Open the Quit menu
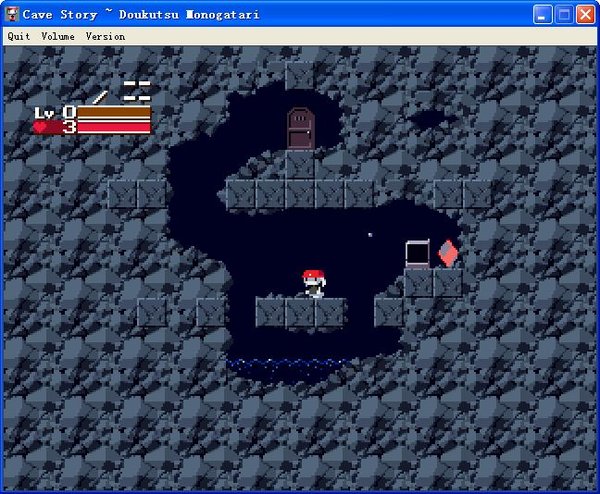The image size is (600, 494). tap(19, 36)
